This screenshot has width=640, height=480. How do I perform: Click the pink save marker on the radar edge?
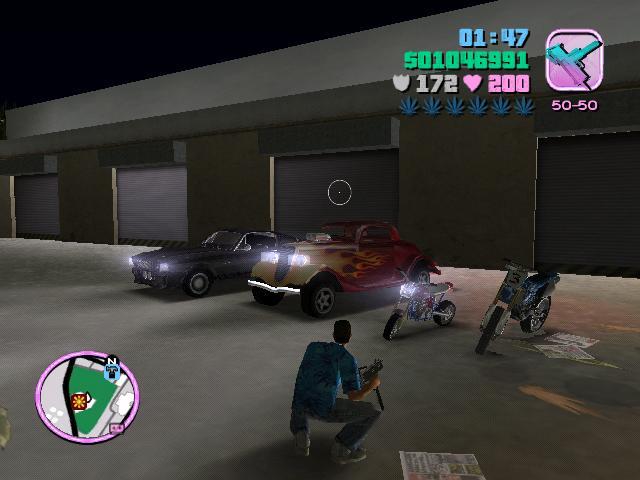pyautogui.click(x=118, y=428)
